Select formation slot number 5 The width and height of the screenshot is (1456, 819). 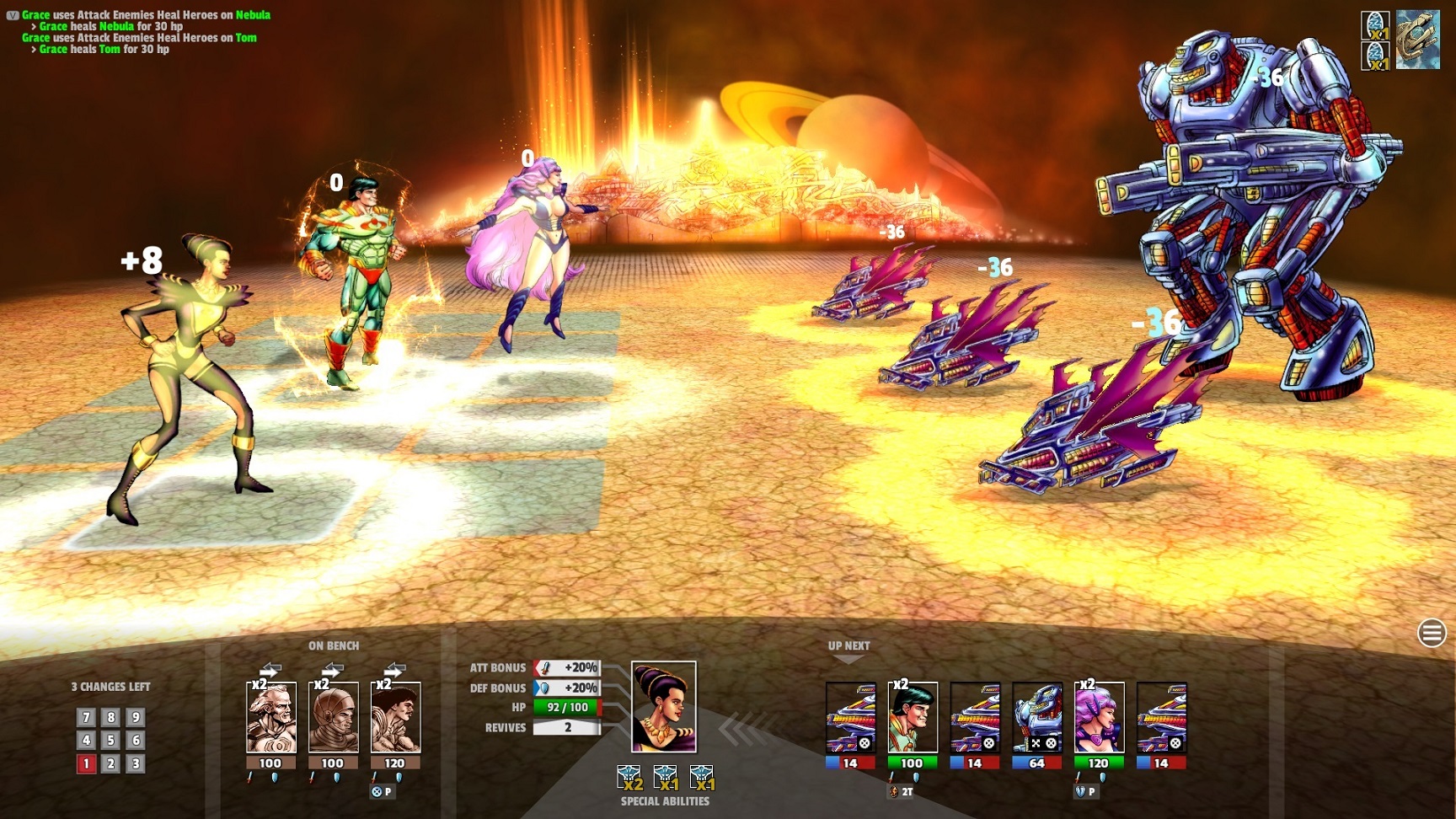coord(110,741)
